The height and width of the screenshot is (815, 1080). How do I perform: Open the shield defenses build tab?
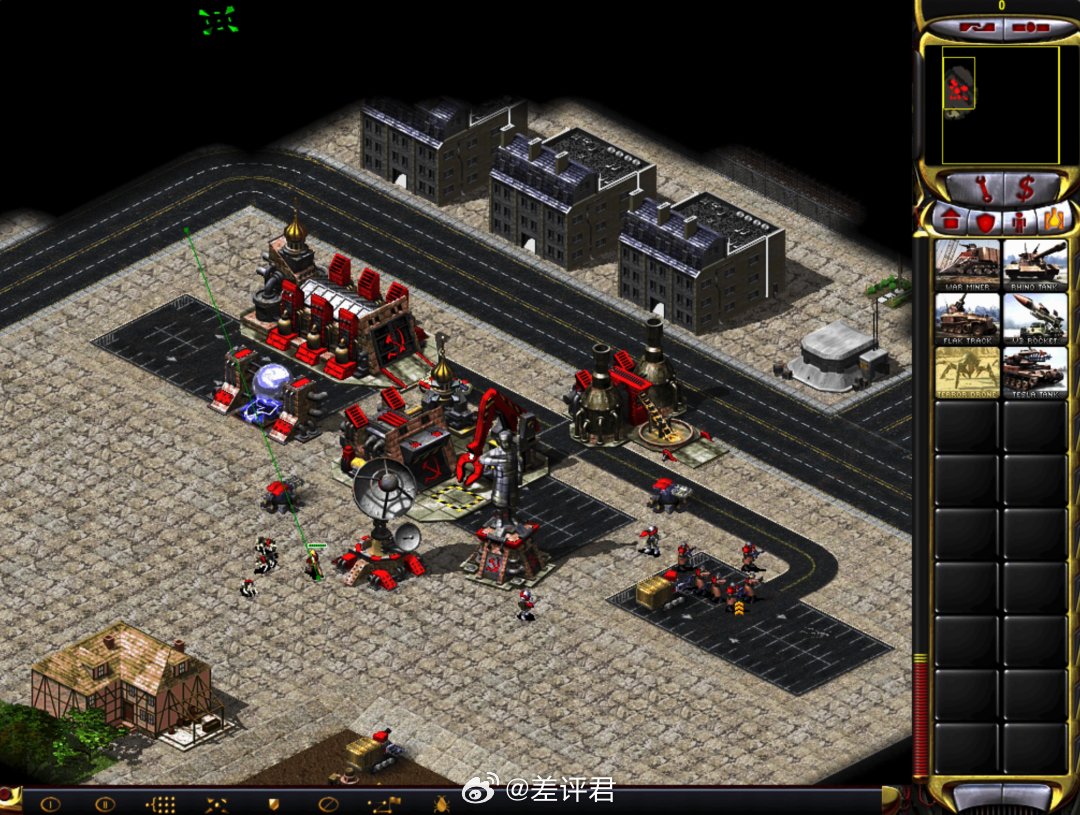[x=985, y=219]
